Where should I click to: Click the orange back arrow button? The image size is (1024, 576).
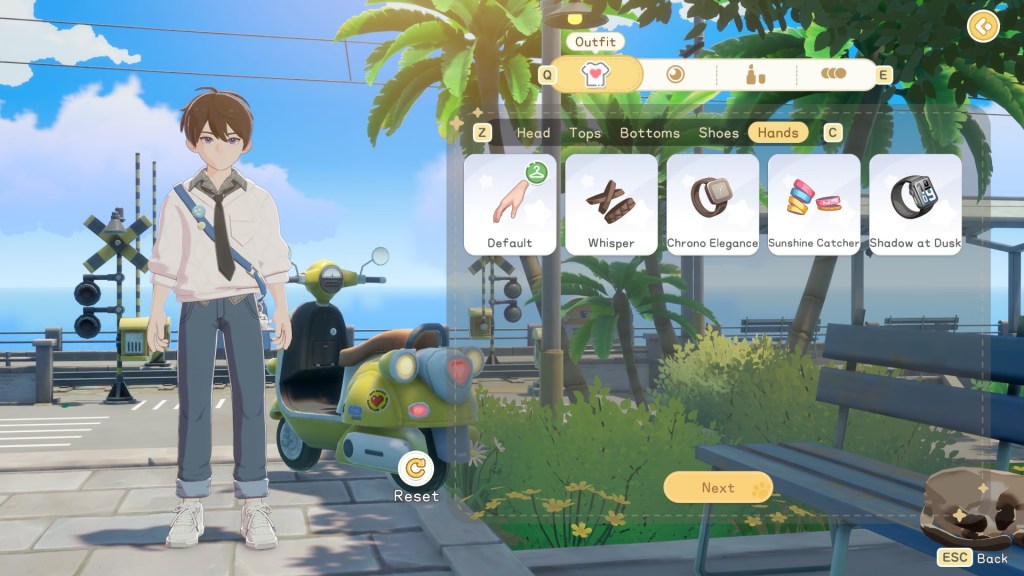[x=984, y=27]
